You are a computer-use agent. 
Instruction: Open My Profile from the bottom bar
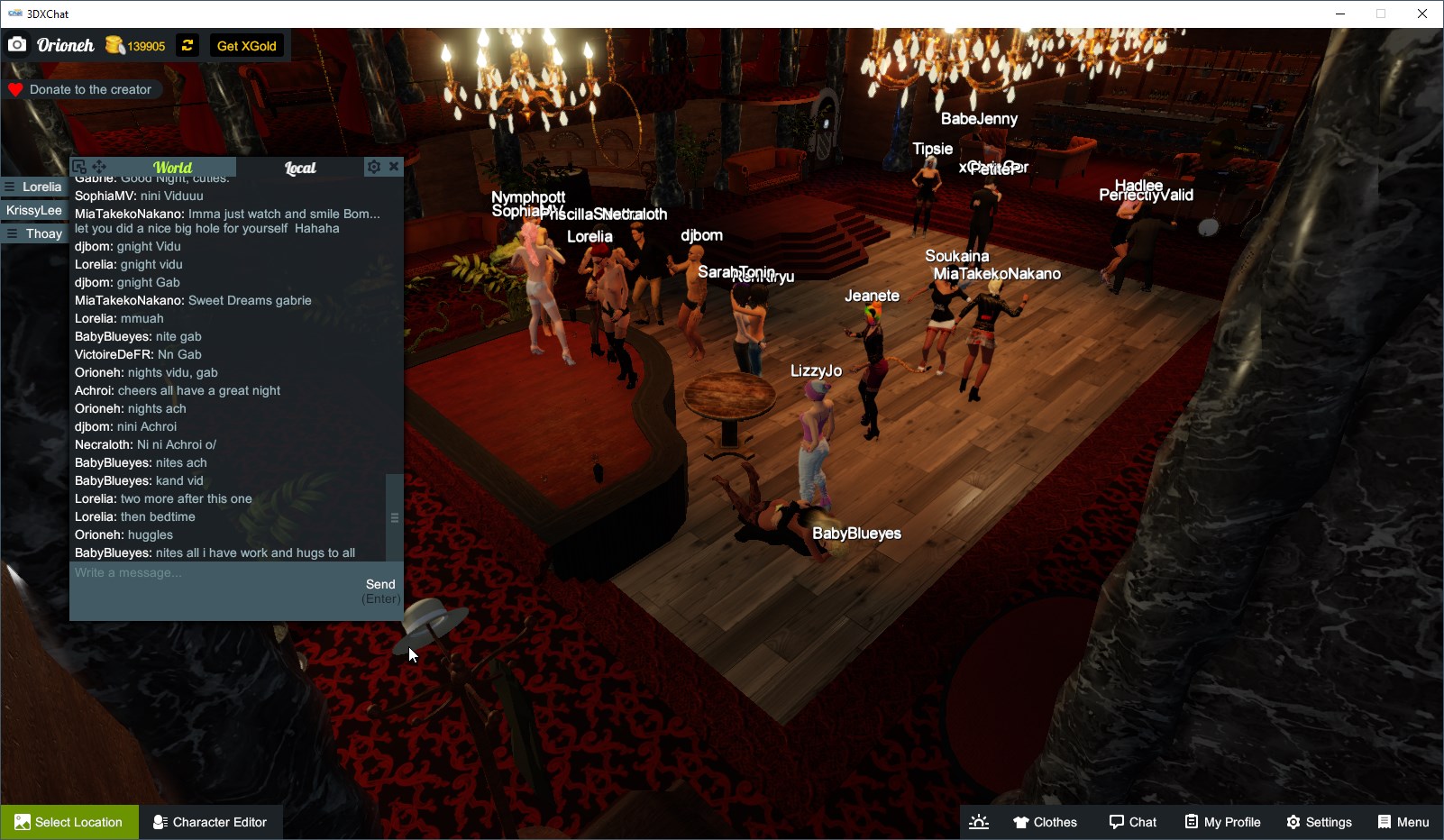[1222, 821]
